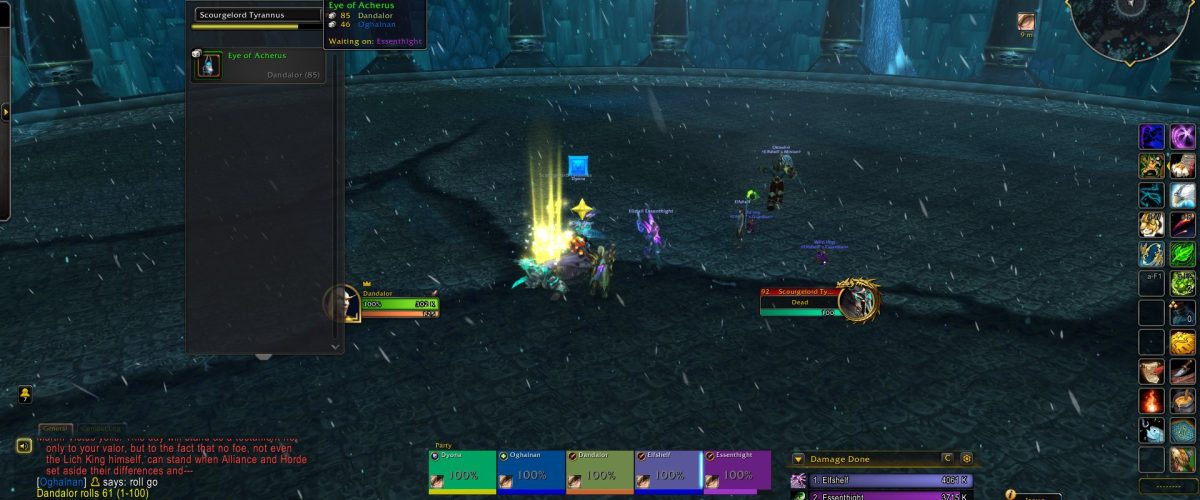Select Essenthight's purple party frame
This screenshot has height=500, width=1200.
click(737, 472)
